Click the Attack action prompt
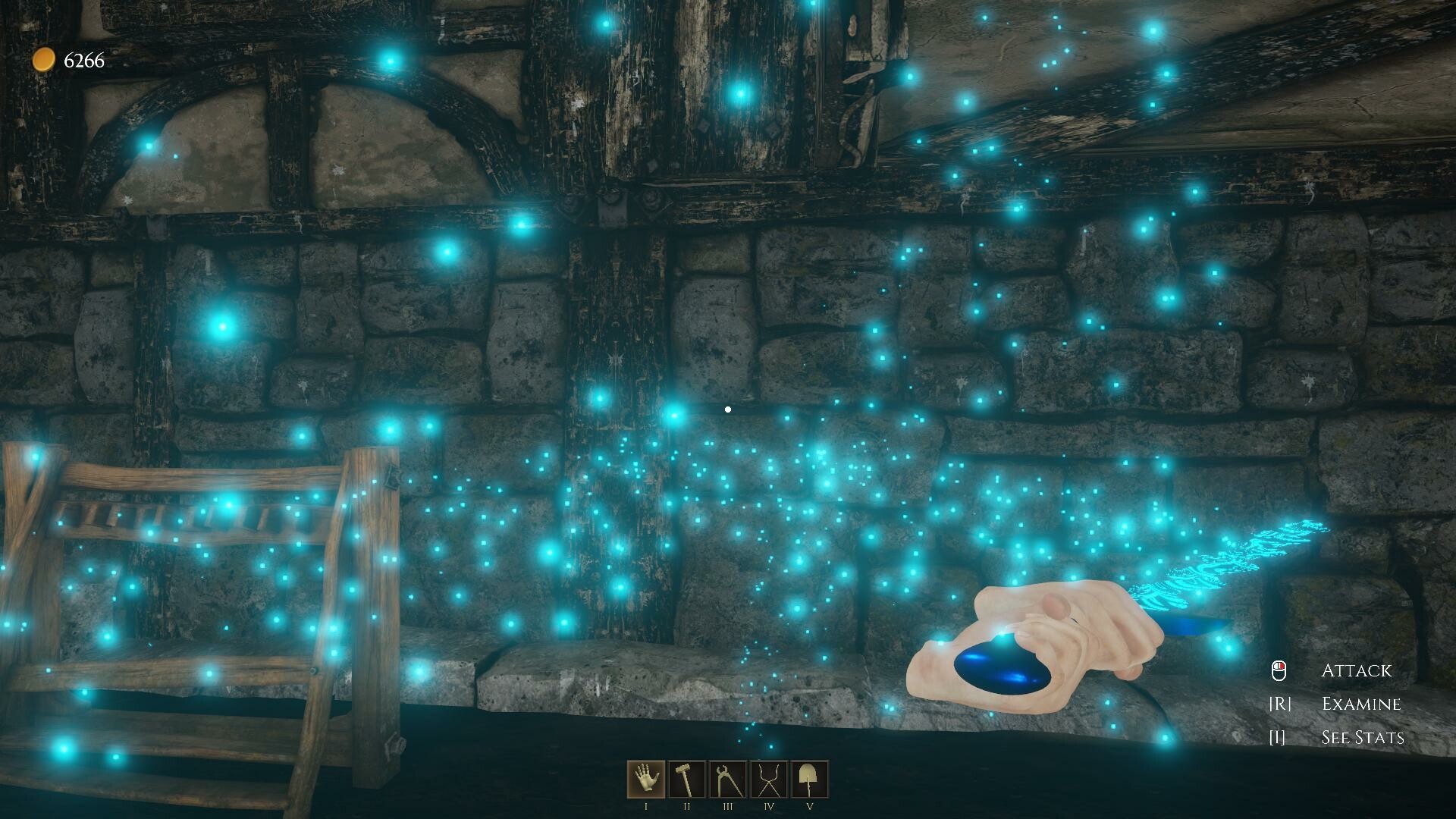Screen dimensions: 1456x819 coord(1356,670)
